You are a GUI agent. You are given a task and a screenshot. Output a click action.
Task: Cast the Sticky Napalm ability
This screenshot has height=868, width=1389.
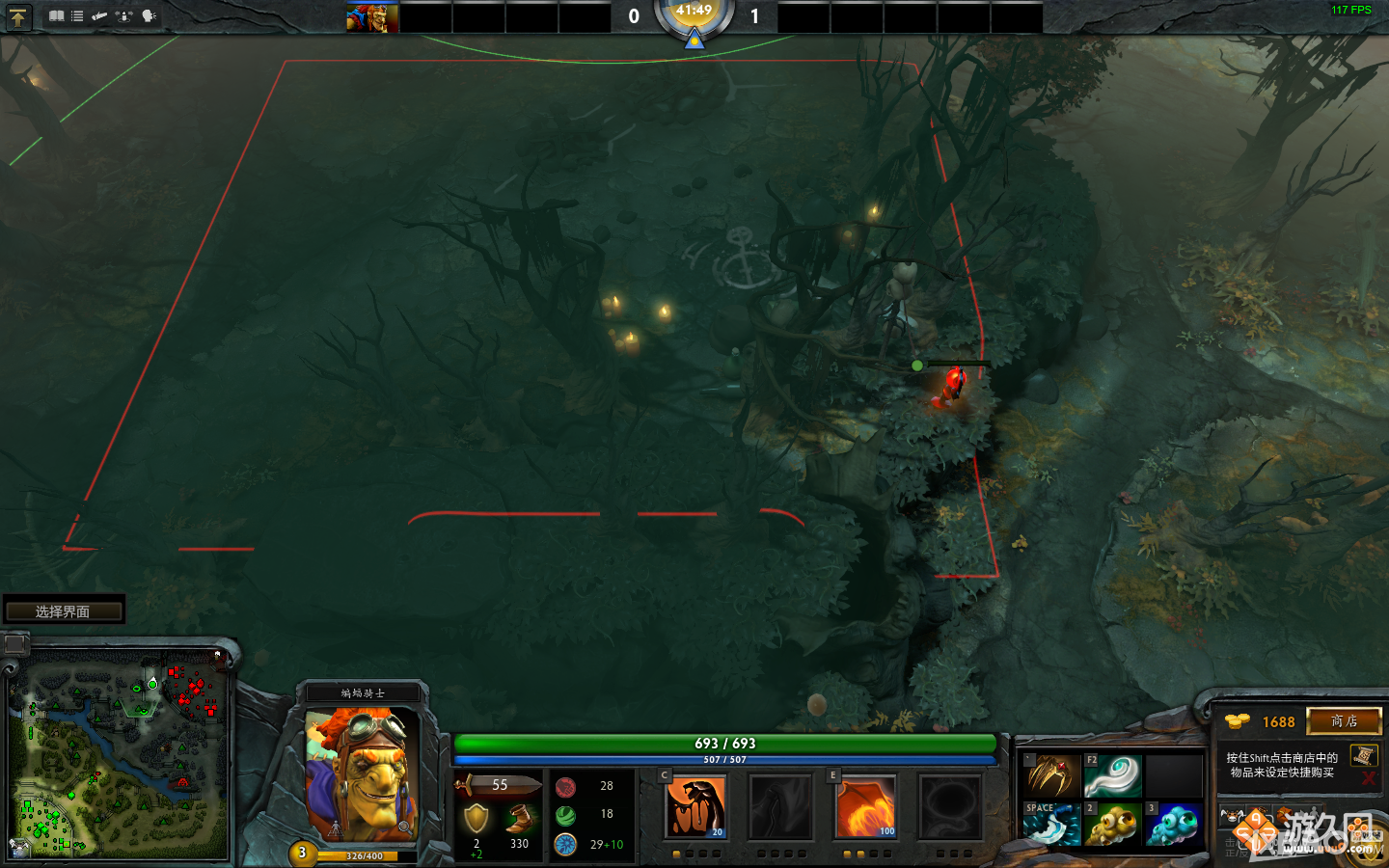pos(696,807)
